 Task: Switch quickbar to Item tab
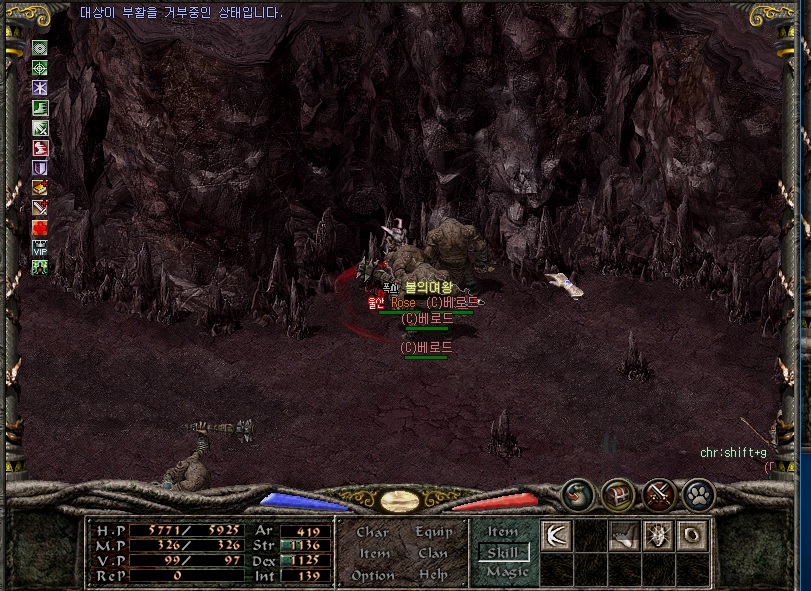click(502, 532)
